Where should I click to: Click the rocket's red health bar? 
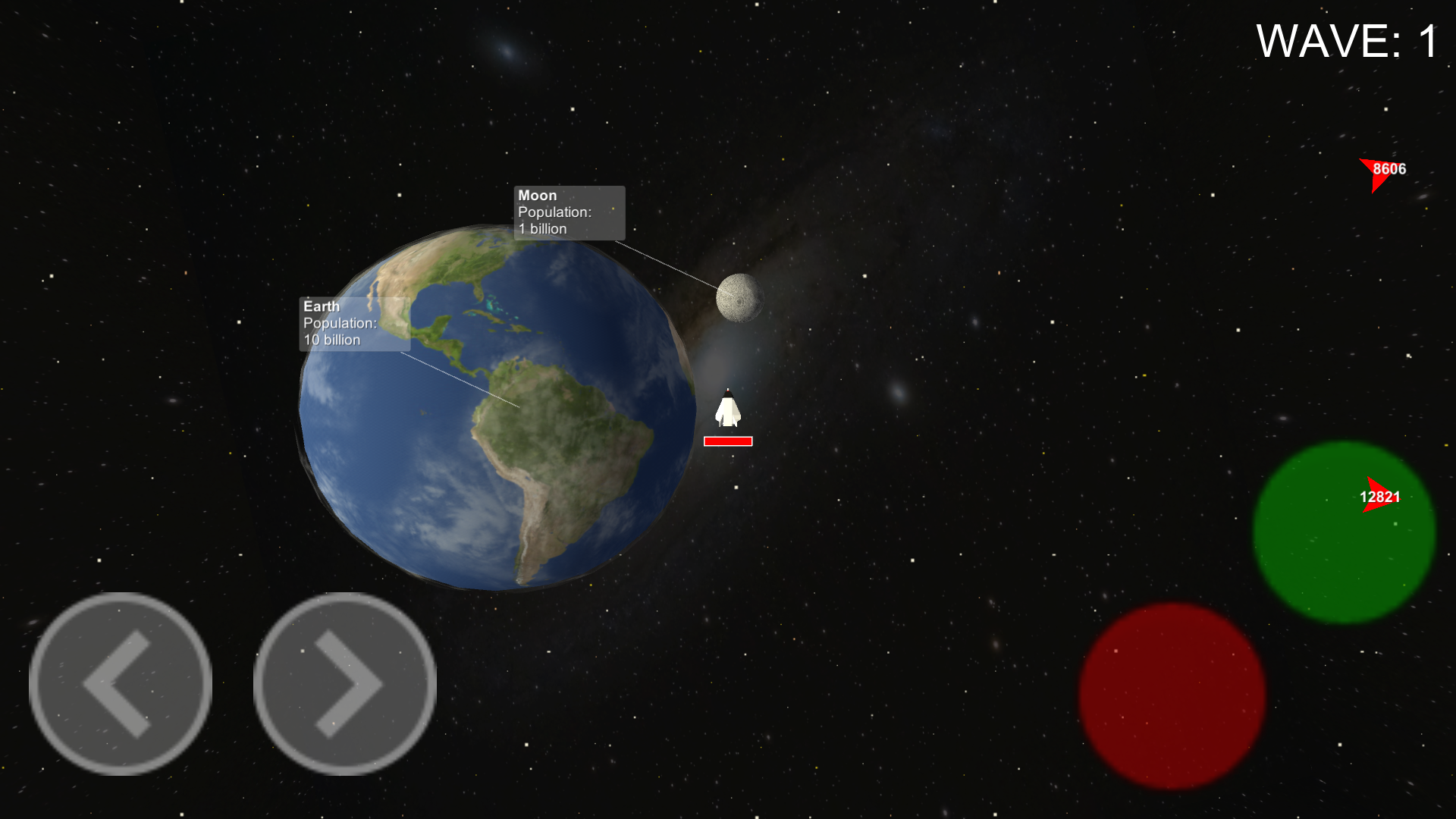click(x=727, y=440)
